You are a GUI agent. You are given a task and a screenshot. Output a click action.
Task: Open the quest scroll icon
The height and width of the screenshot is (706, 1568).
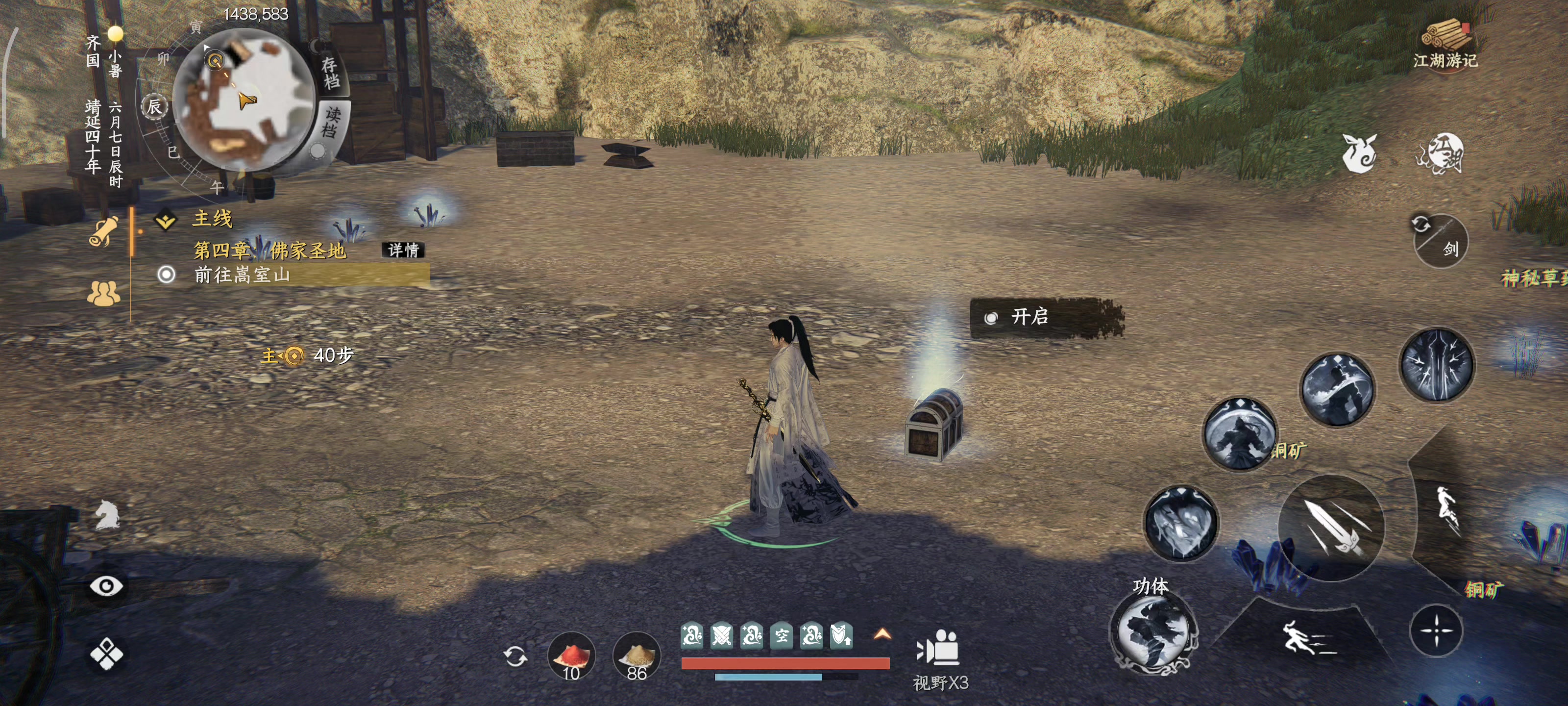[103, 232]
